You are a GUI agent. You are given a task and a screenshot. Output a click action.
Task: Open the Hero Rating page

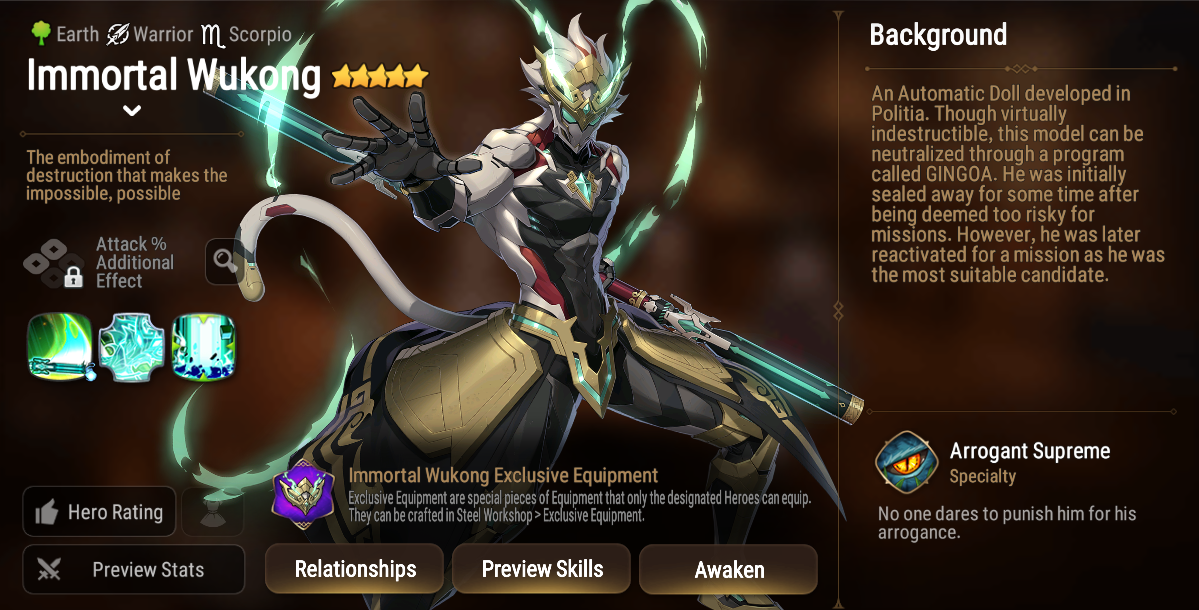(x=99, y=512)
